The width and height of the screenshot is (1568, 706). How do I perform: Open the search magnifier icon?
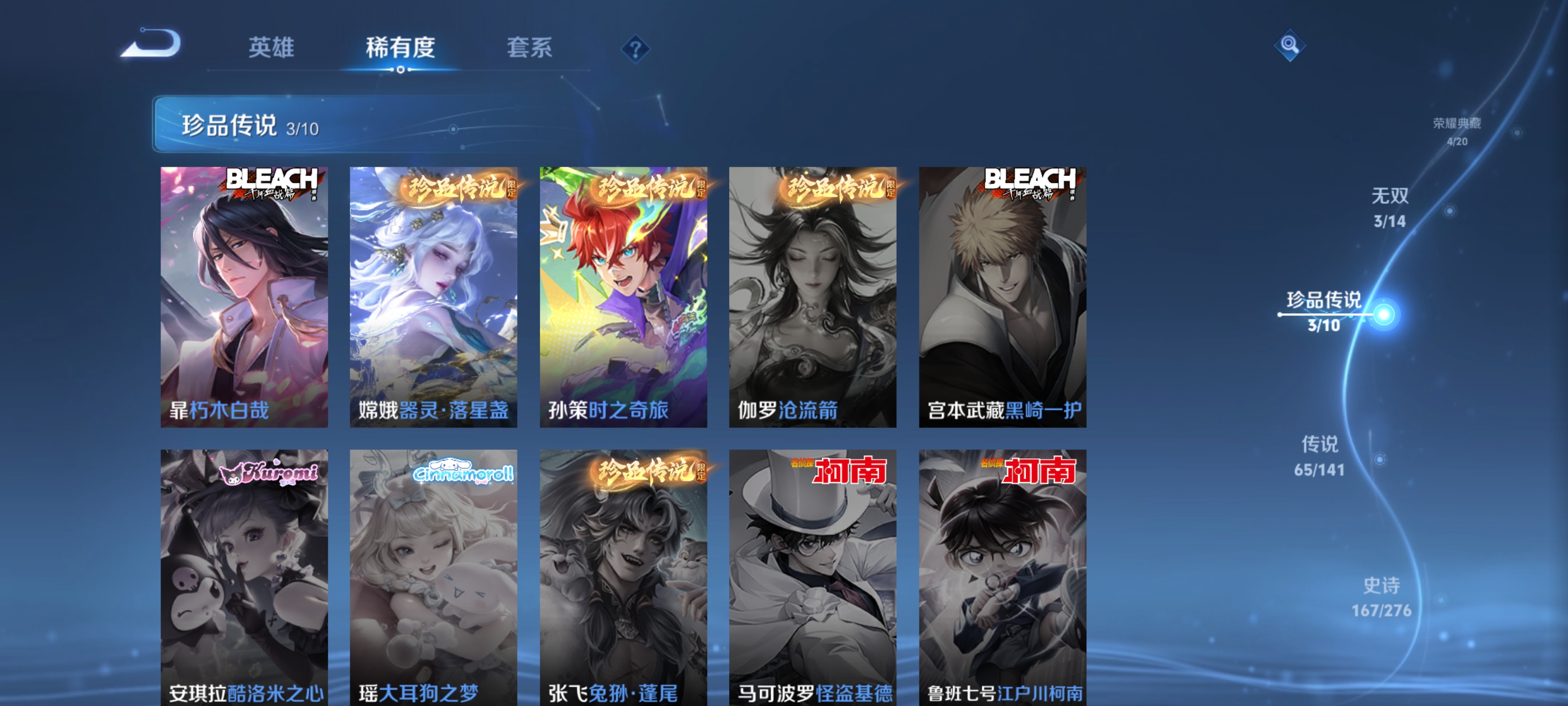coord(1290,45)
